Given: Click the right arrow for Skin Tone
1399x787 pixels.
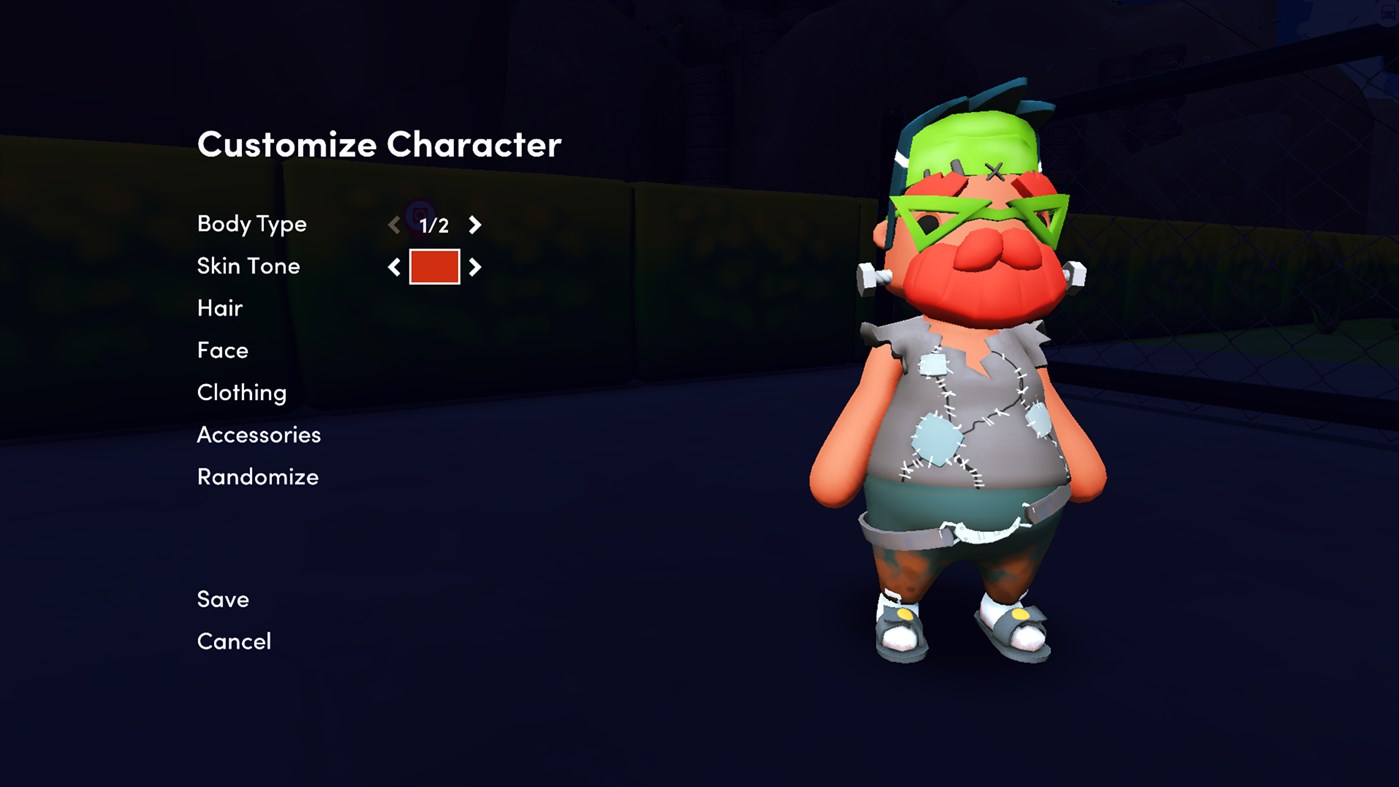Looking at the screenshot, I should click(x=475, y=266).
